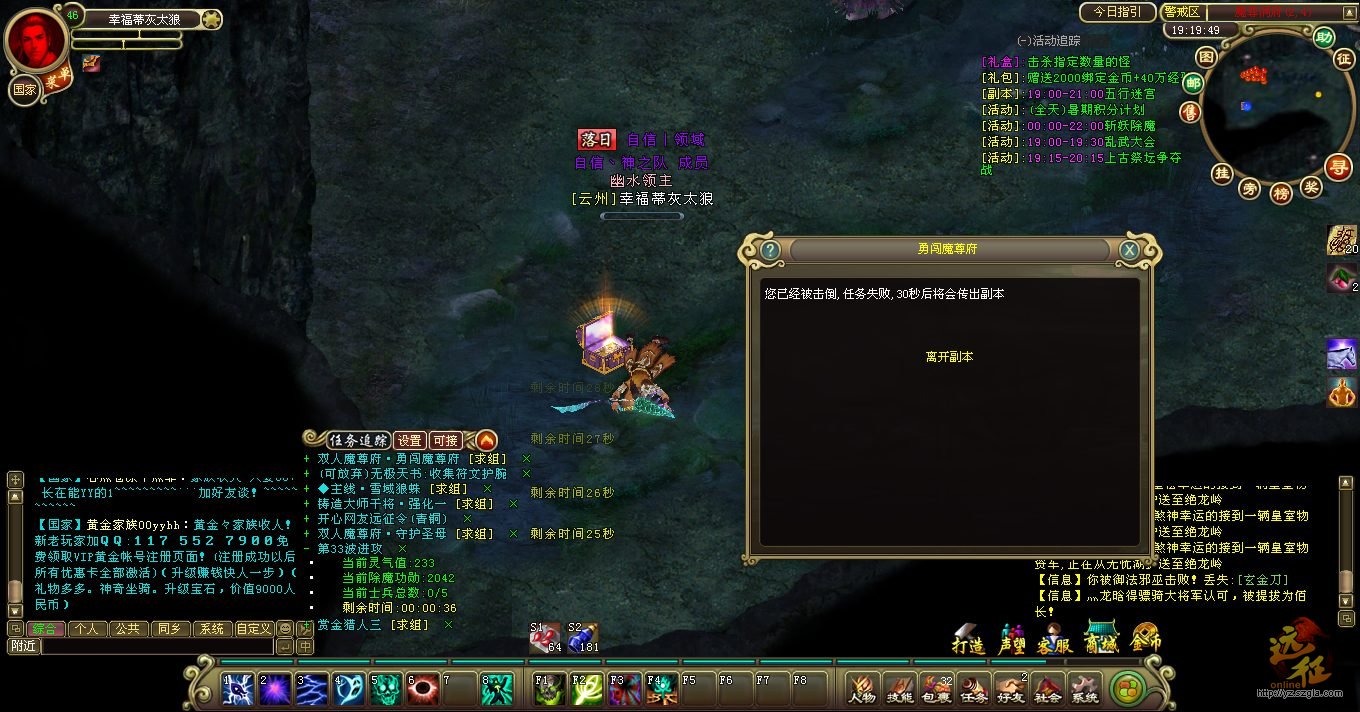
Task: Choose 离开副本 to leave the dungeon
Action: pyautogui.click(x=949, y=357)
